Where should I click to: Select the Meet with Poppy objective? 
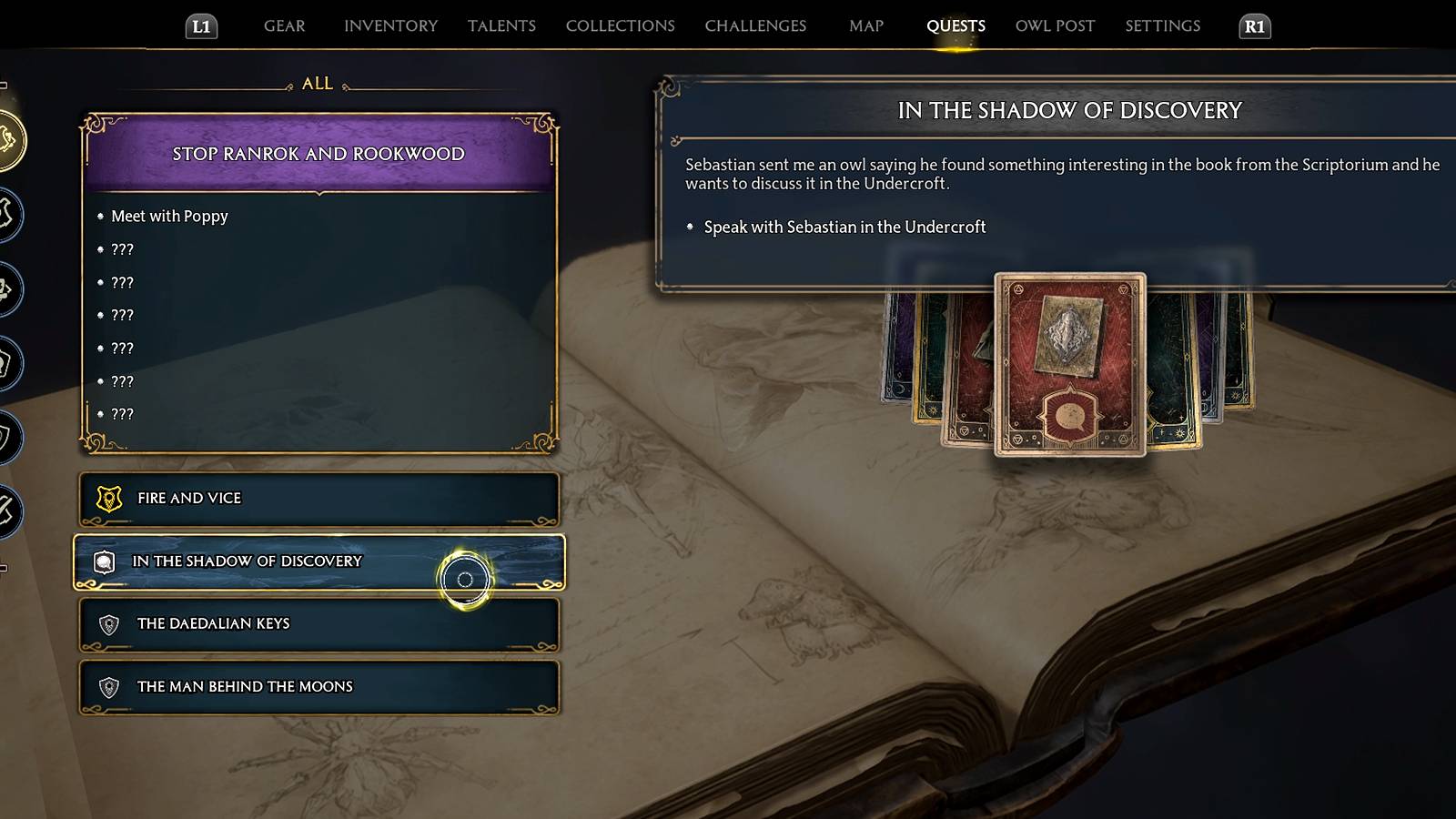click(169, 217)
